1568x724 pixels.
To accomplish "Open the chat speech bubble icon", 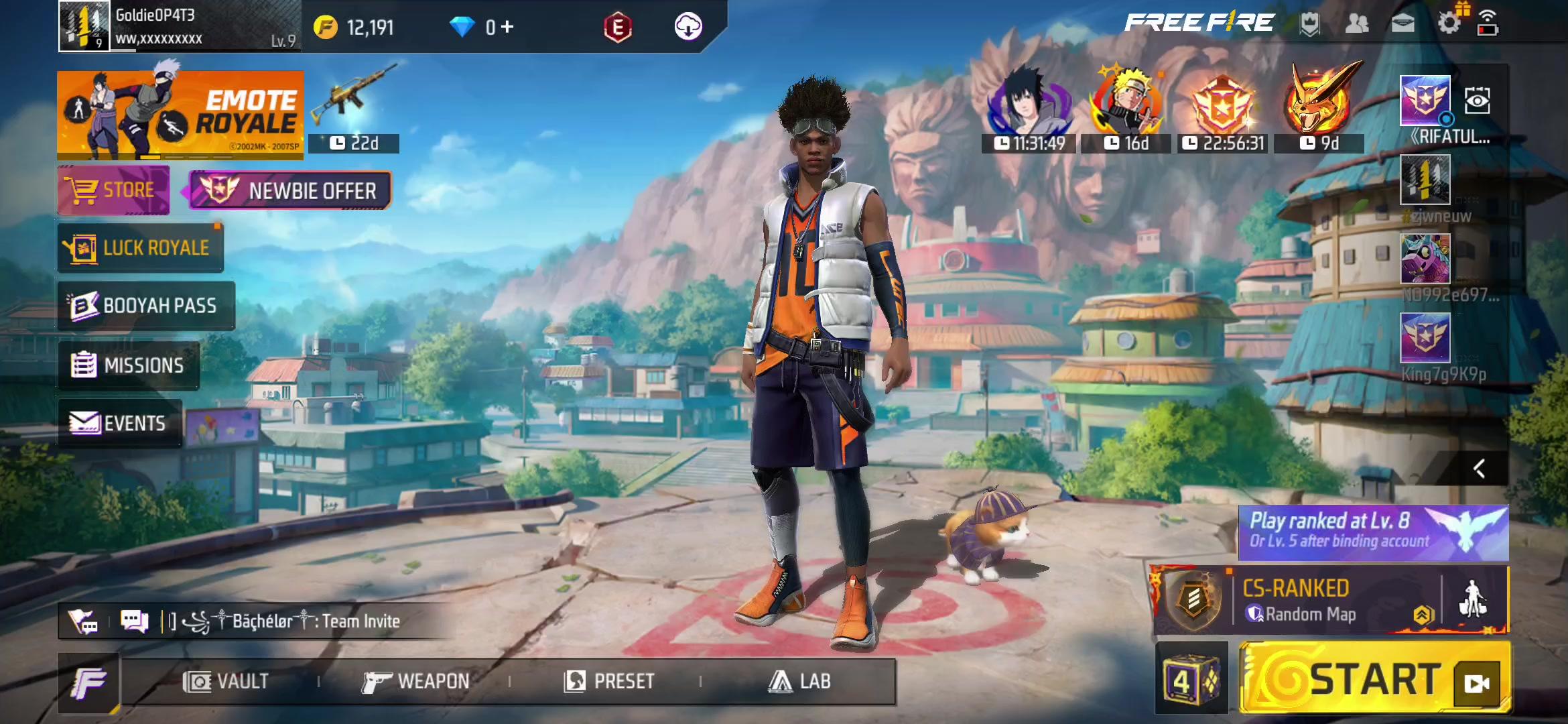I will point(134,621).
